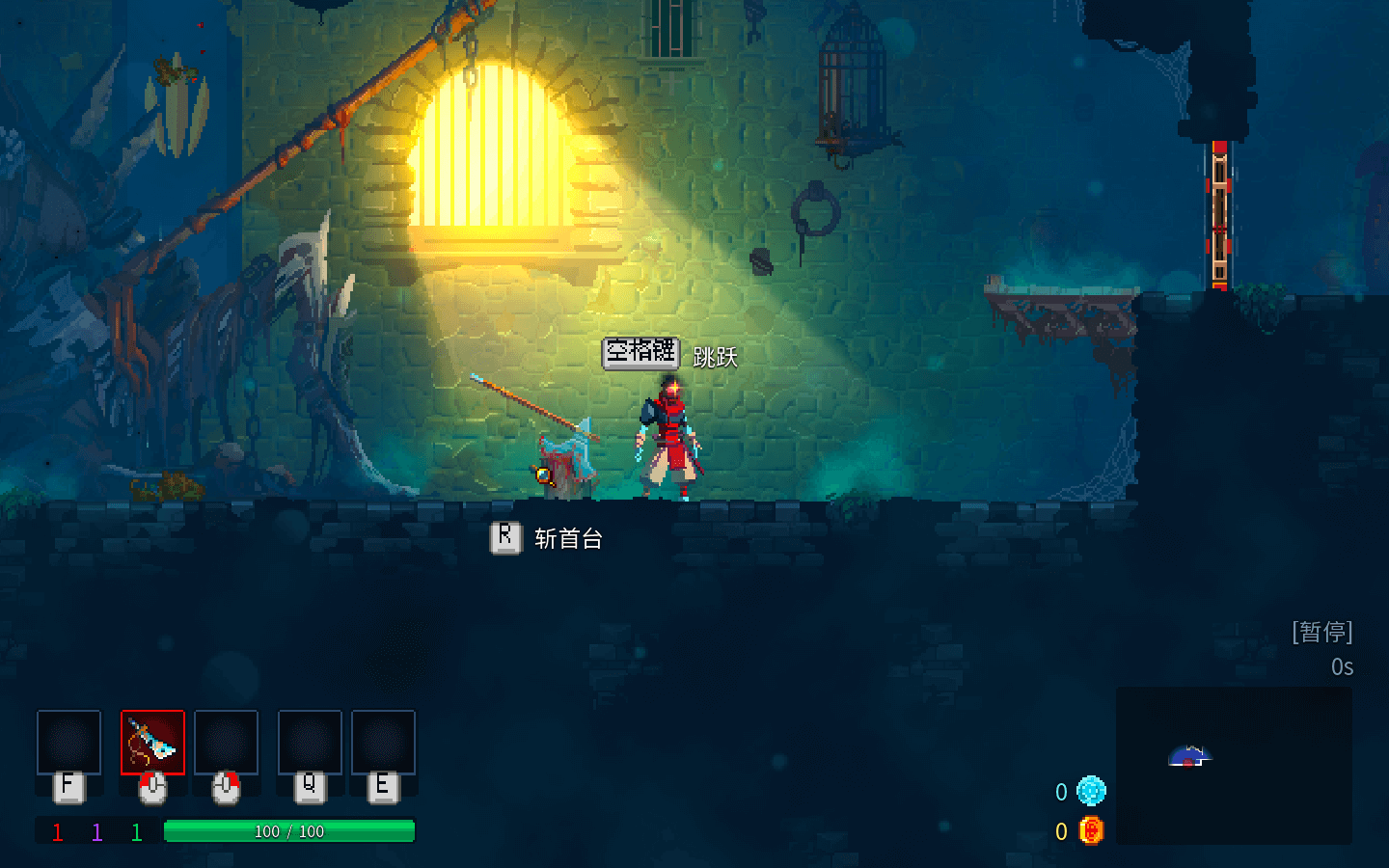1389x868 pixels.
Task: Select the equipped weapon slot with red border
Action: [x=152, y=743]
